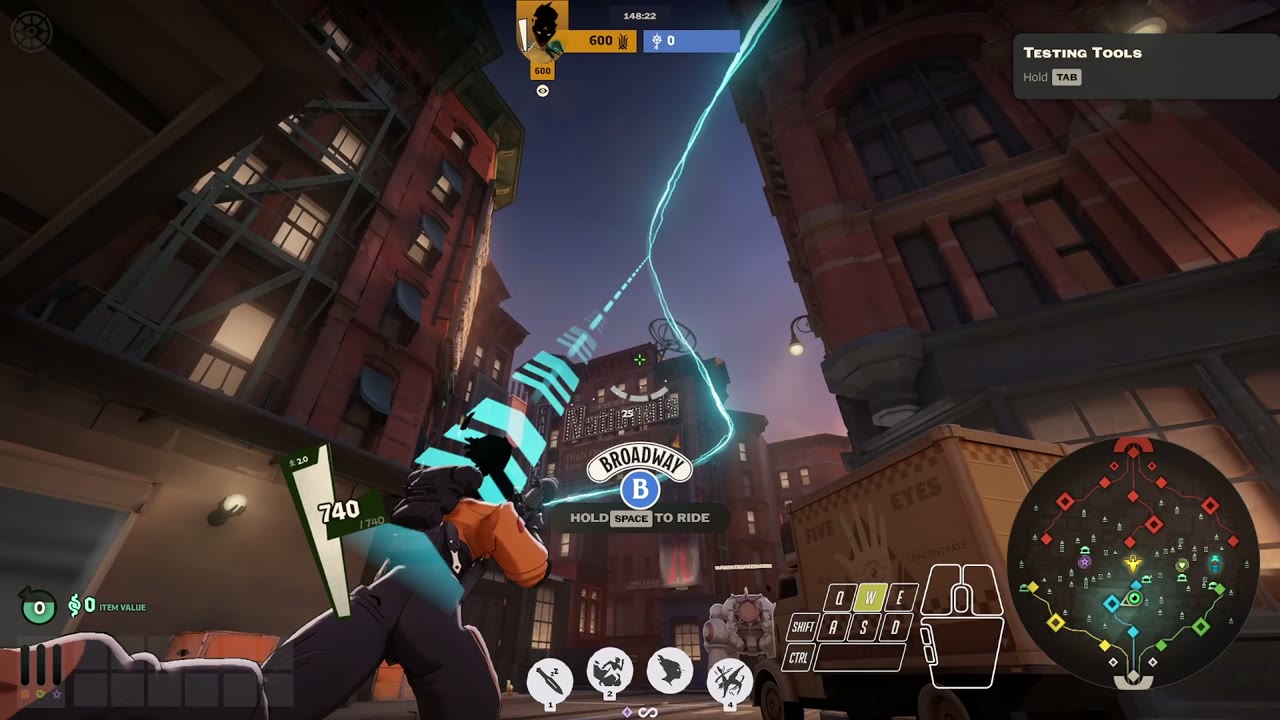Open the green vitality upgrade icon
Viewport: 1280px width, 720px height.
coord(41,694)
